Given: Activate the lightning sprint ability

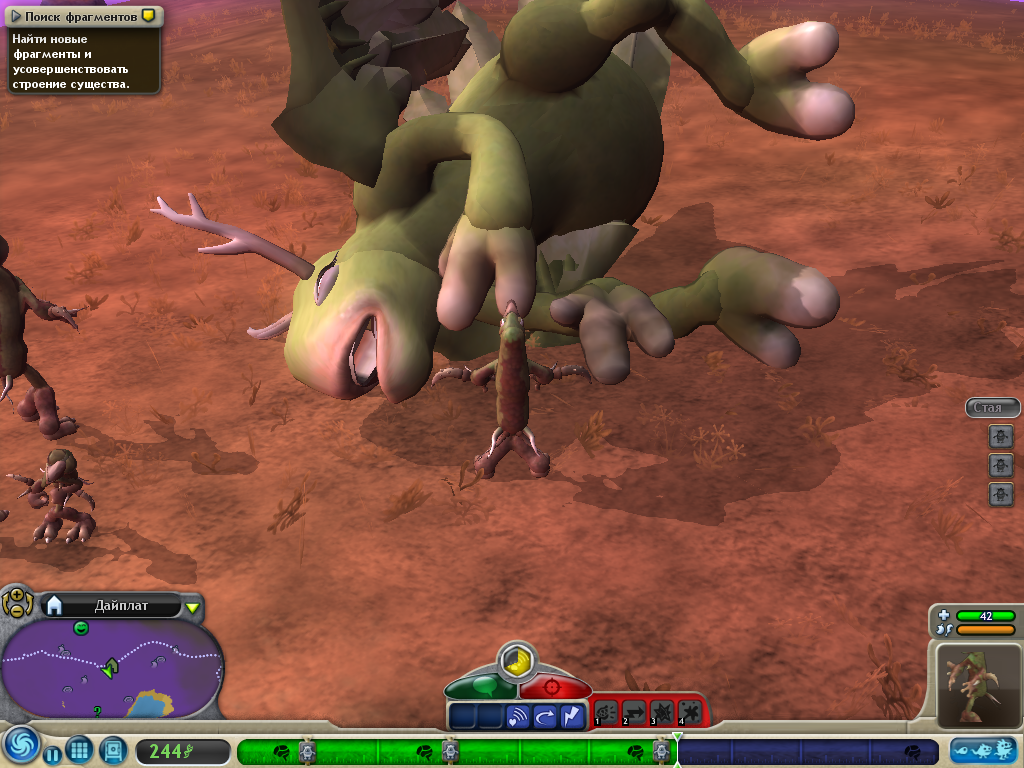Looking at the screenshot, I should [x=572, y=716].
